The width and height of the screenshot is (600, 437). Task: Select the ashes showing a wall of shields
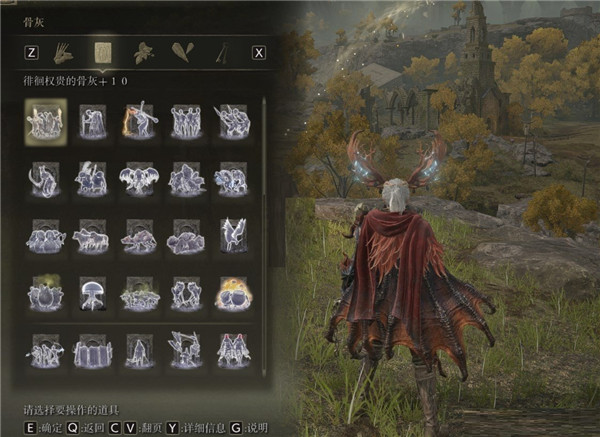click(x=93, y=350)
